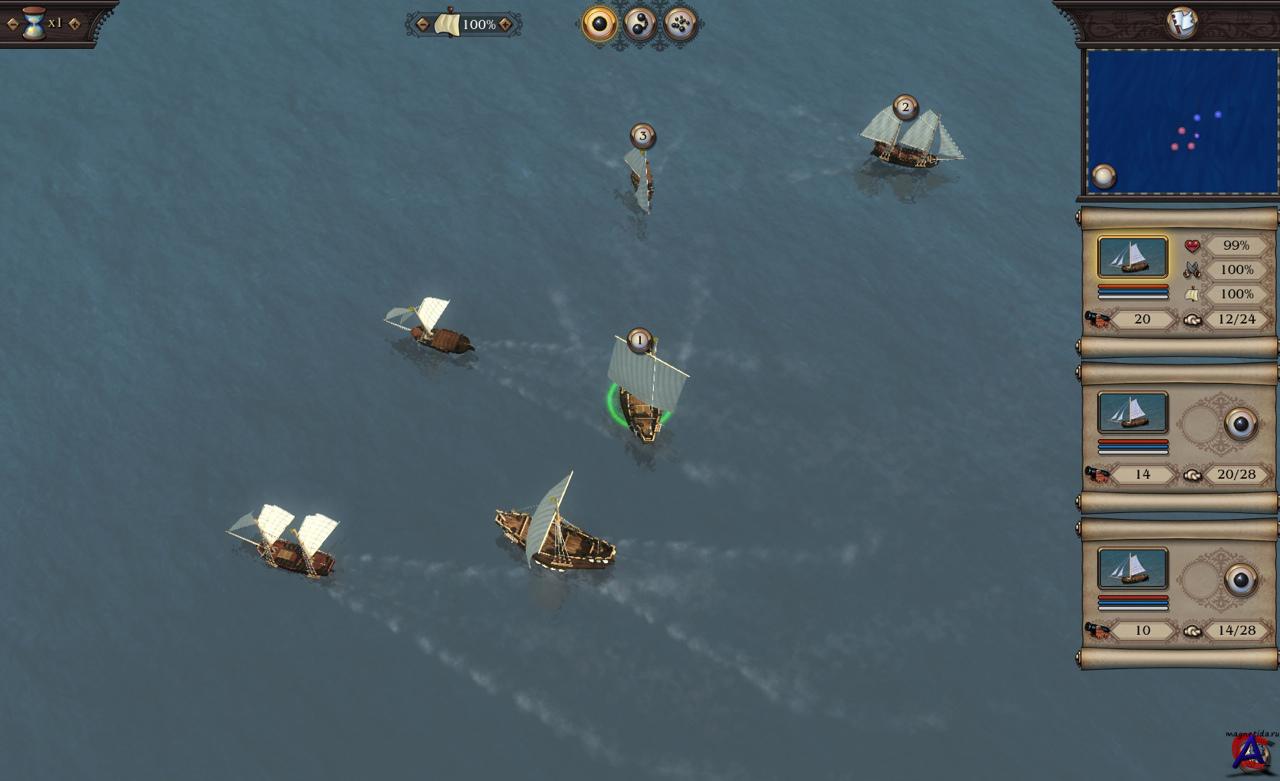Select the ship portrait with 10 cannons
The width and height of the screenshot is (1280, 781).
tap(1132, 568)
